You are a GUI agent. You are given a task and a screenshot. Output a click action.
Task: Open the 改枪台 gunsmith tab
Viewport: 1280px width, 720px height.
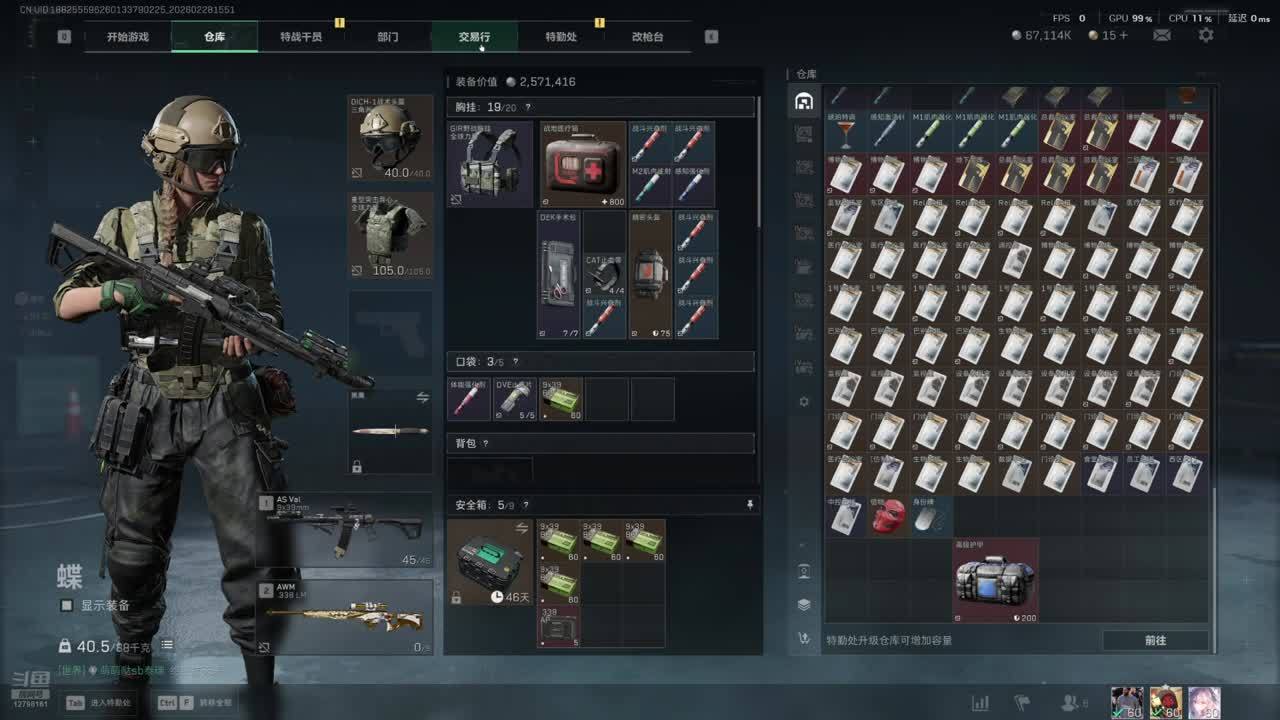pyautogui.click(x=647, y=37)
